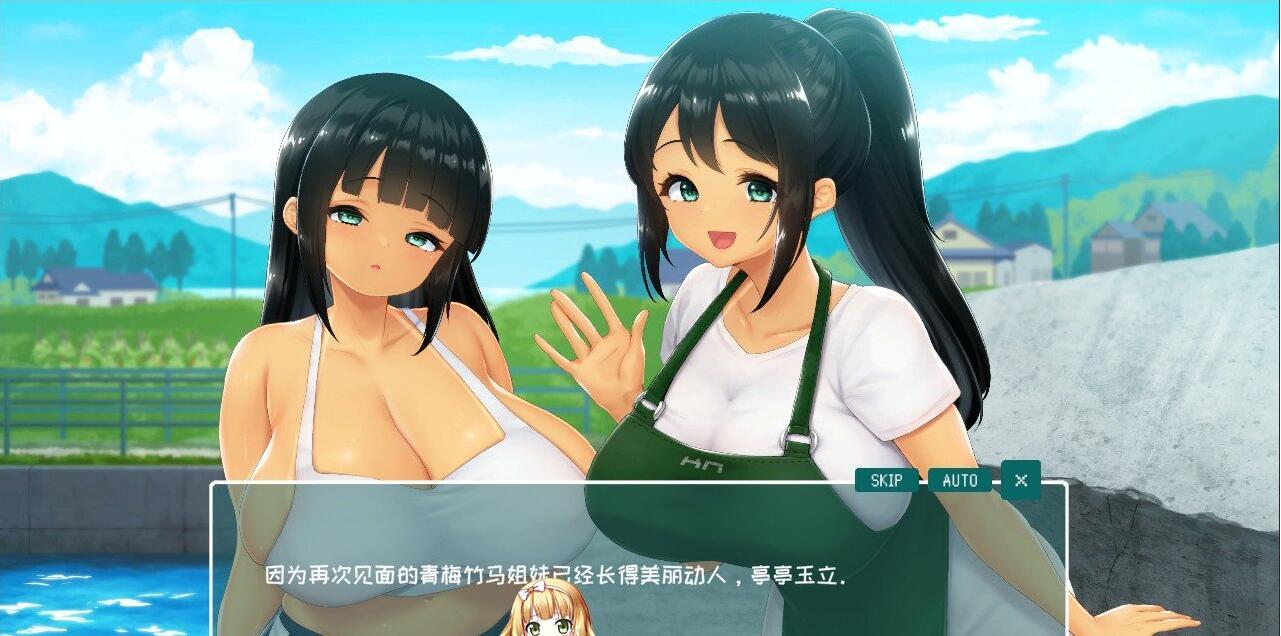The height and width of the screenshot is (636, 1281).
Task: Toggle AUTO dialogue advance
Action: [959, 481]
